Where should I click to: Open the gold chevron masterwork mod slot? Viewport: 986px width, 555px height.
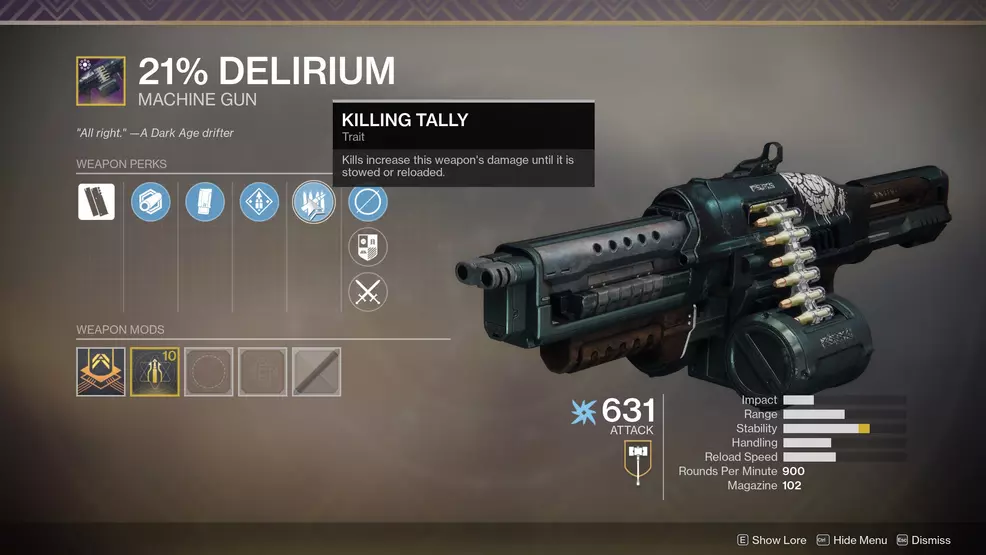[101, 372]
